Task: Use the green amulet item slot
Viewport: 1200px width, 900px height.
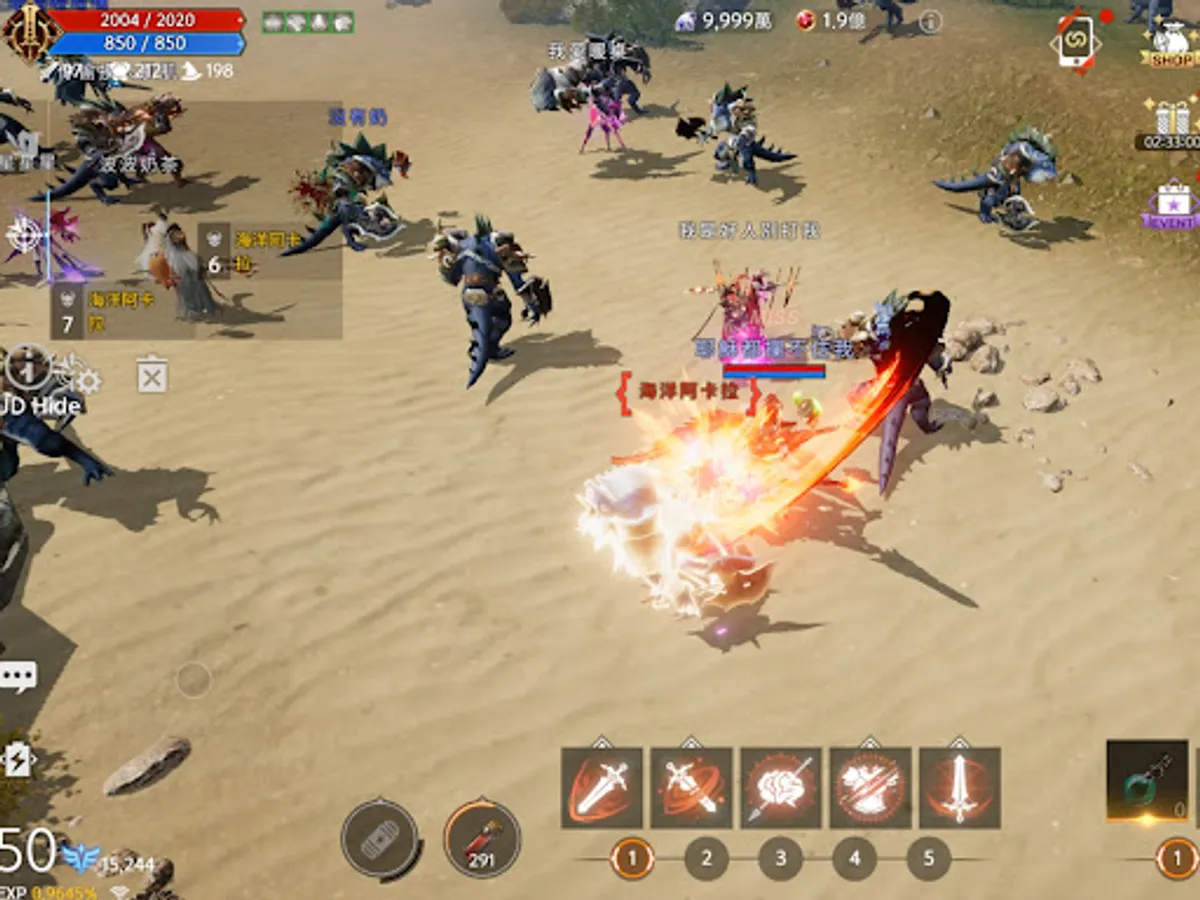Action: [x=1146, y=781]
